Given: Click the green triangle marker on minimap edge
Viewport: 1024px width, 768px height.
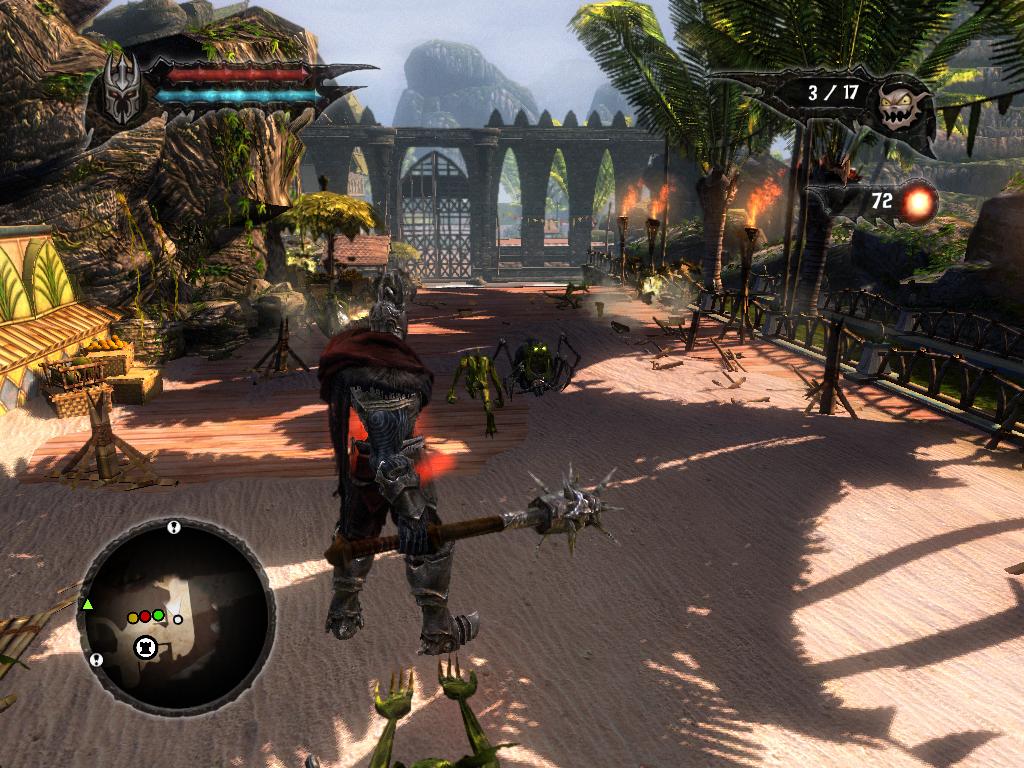Looking at the screenshot, I should tap(88, 604).
